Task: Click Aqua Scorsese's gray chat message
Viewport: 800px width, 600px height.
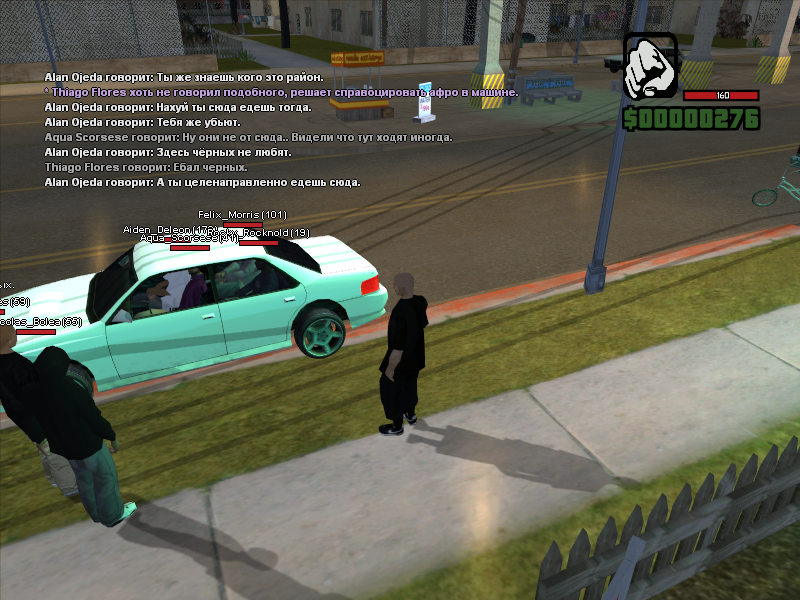Action: [x=248, y=137]
